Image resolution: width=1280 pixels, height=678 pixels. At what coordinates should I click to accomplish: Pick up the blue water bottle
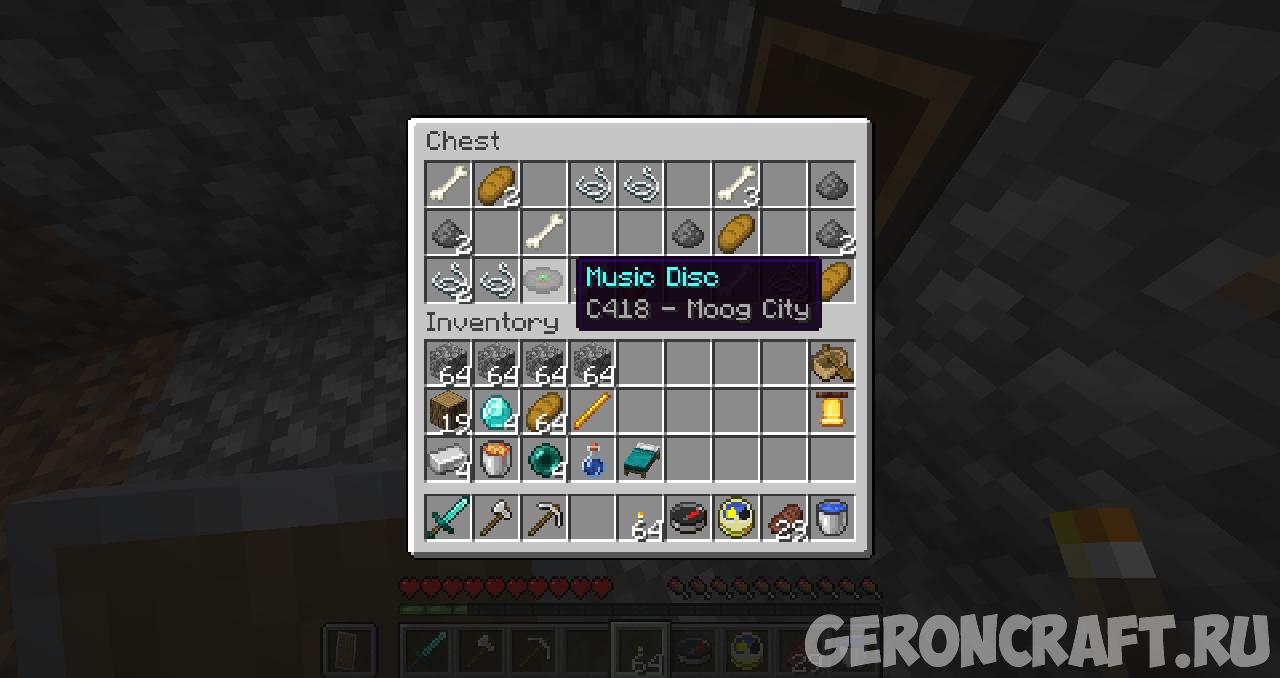[593, 459]
